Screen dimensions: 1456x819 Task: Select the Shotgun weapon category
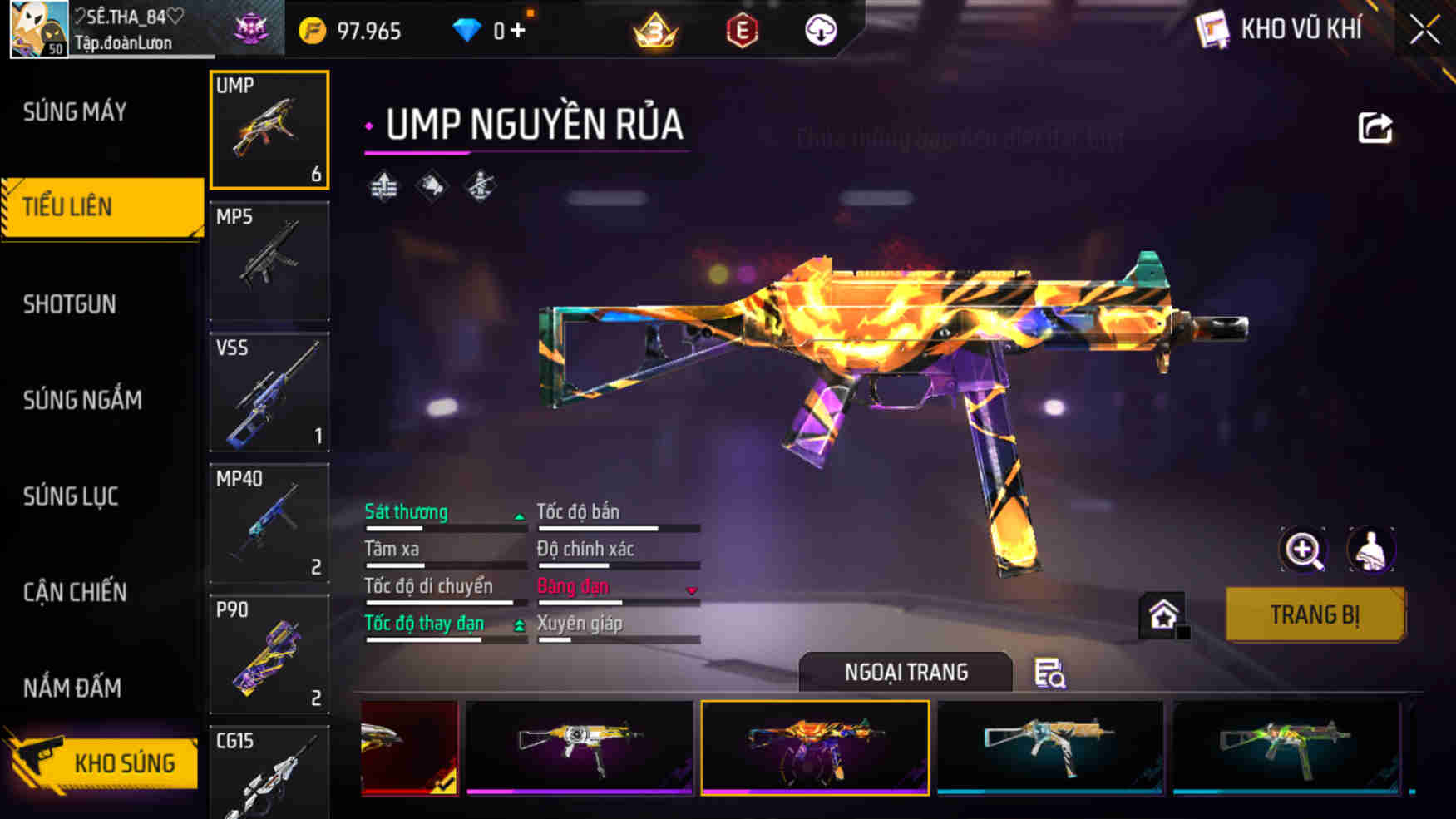coord(70,304)
